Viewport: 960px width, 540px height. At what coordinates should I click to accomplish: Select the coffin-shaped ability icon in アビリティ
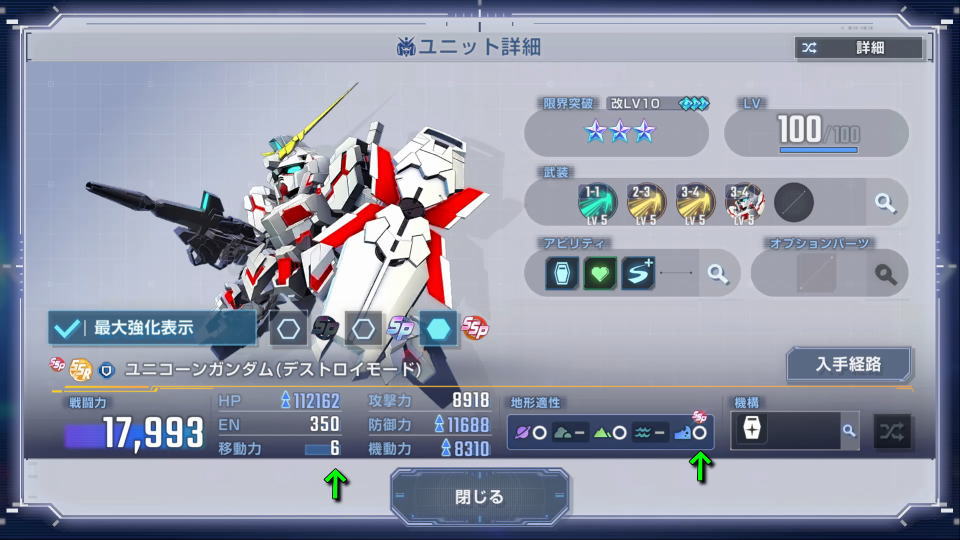coord(563,273)
